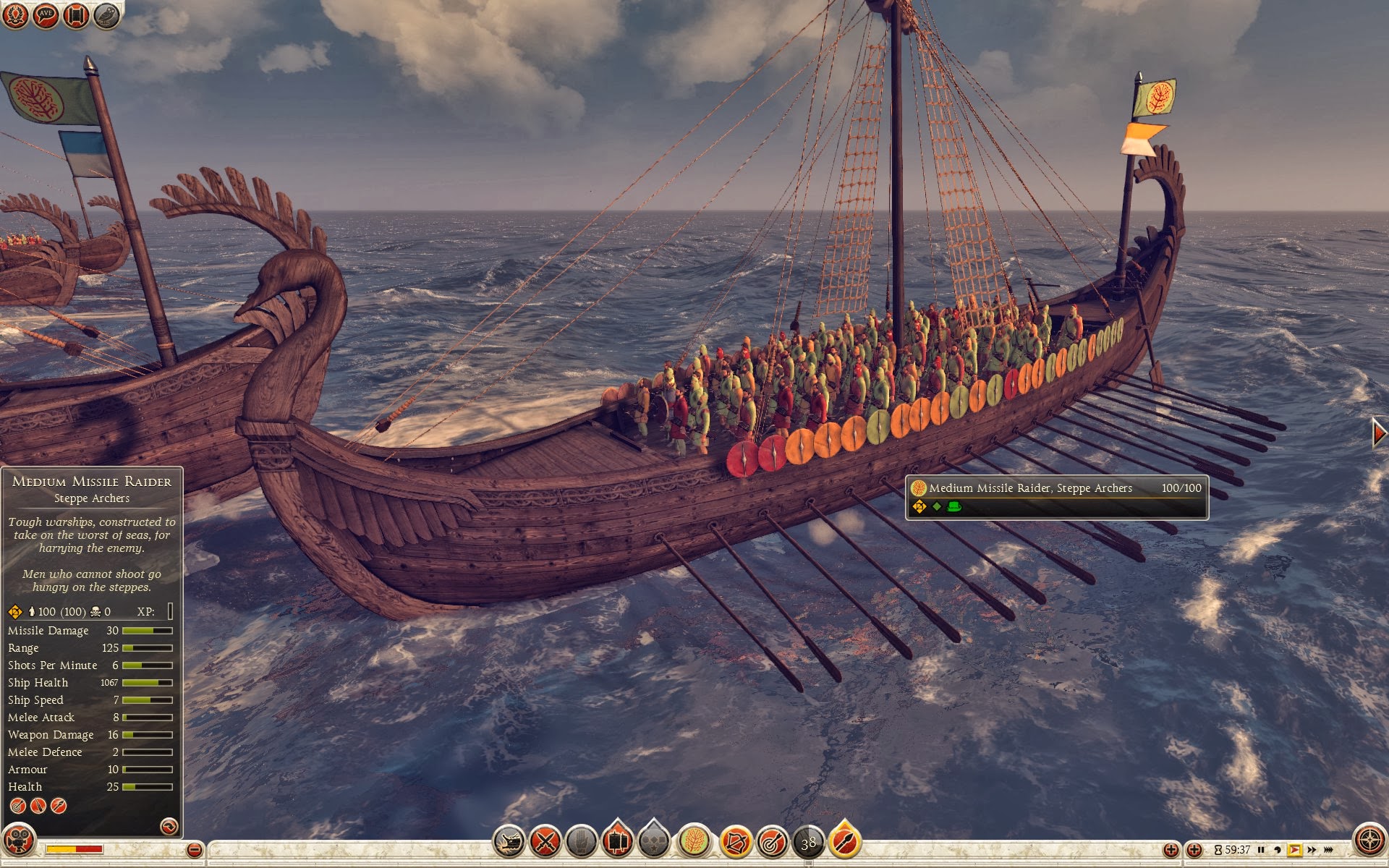This screenshot has height=868, width=1389.
Task: Click the owl advisor icon
Action: click(x=106, y=16)
